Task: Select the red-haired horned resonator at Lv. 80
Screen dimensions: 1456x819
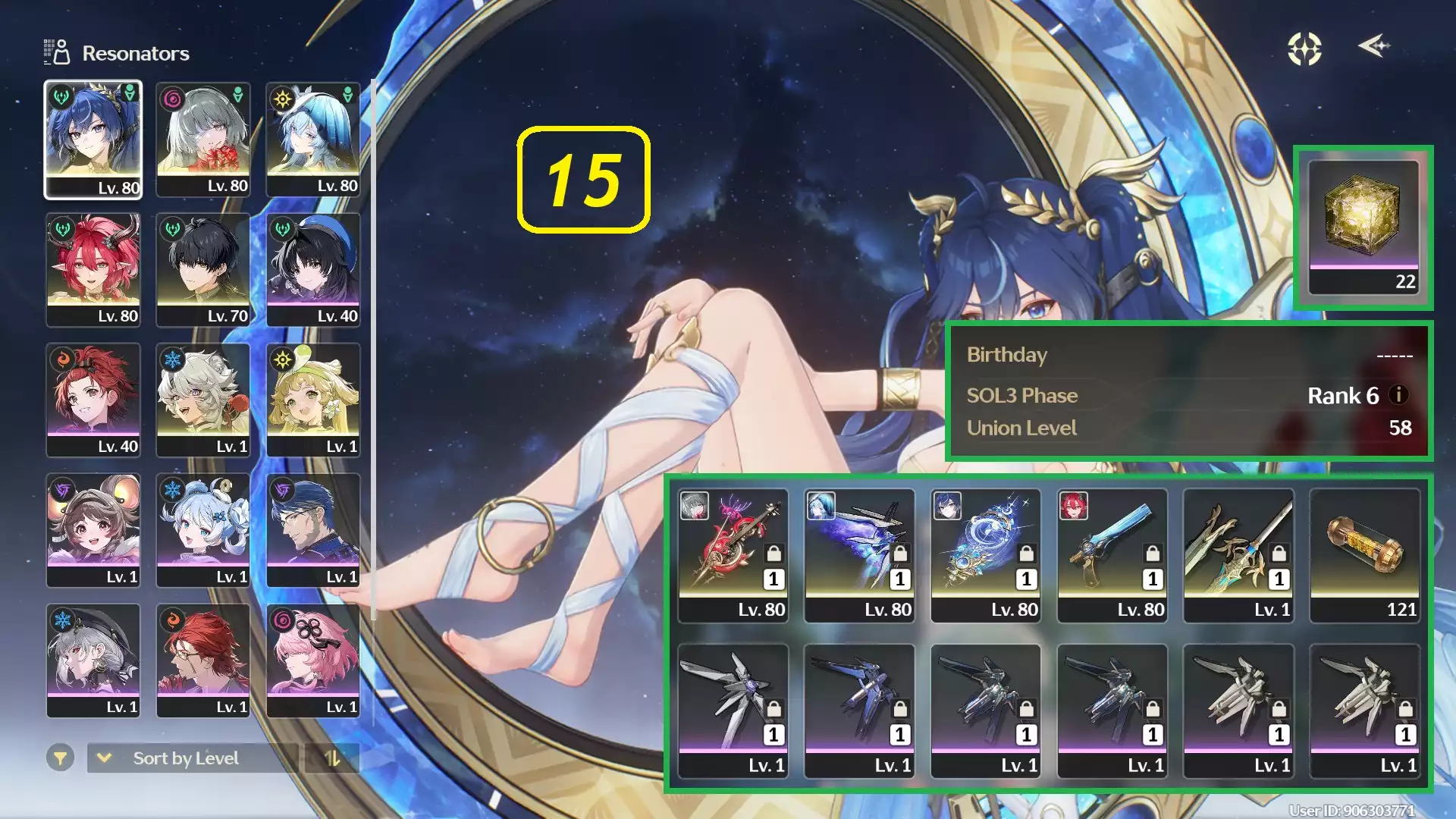Action: pos(93,270)
